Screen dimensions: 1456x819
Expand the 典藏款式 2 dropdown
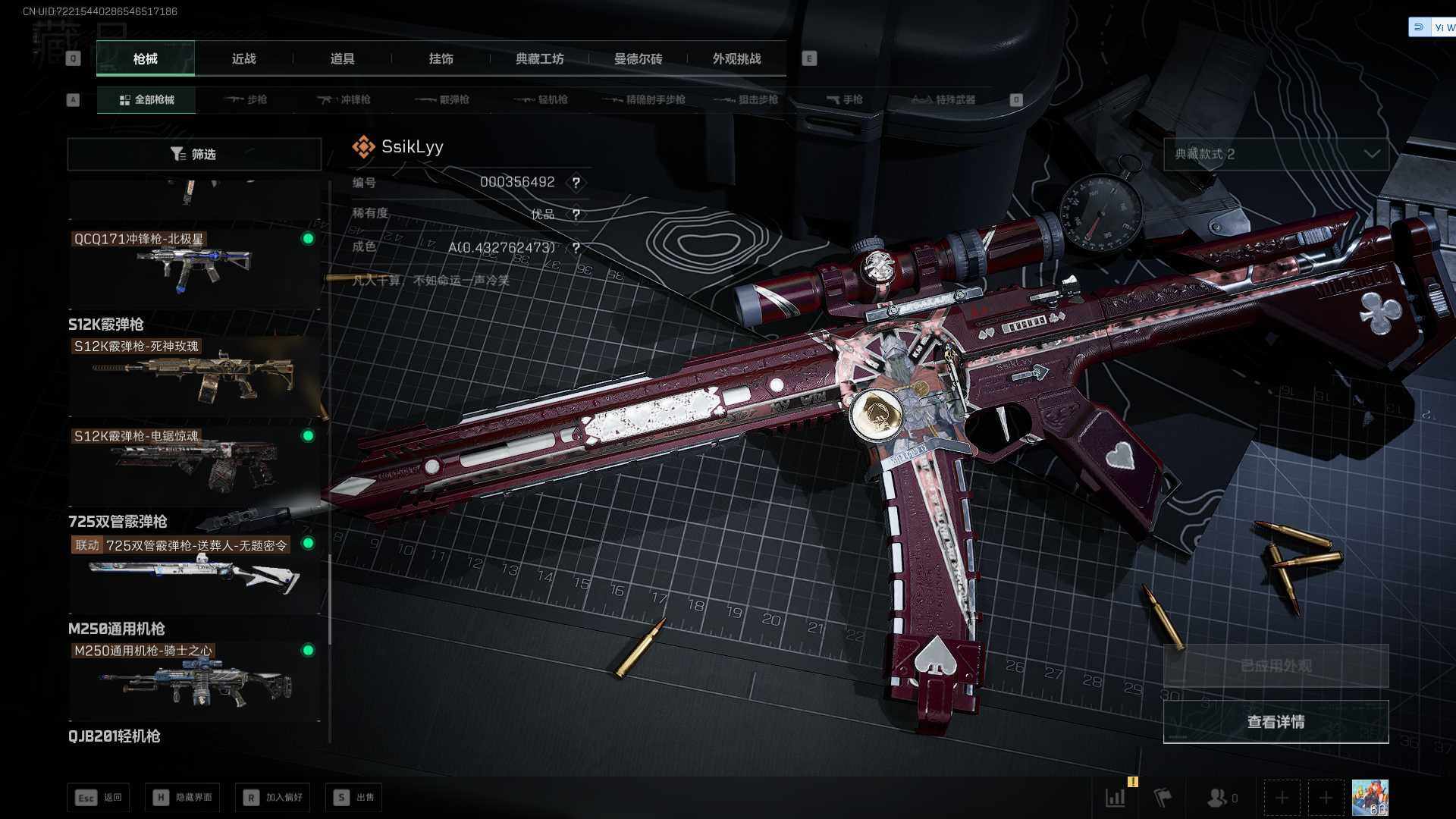point(1276,154)
